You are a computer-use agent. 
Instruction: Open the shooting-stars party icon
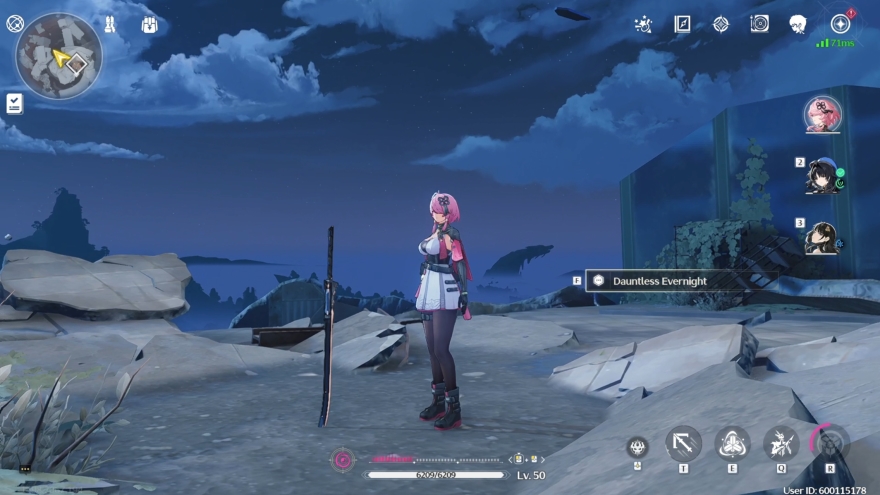tap(645, 24)
